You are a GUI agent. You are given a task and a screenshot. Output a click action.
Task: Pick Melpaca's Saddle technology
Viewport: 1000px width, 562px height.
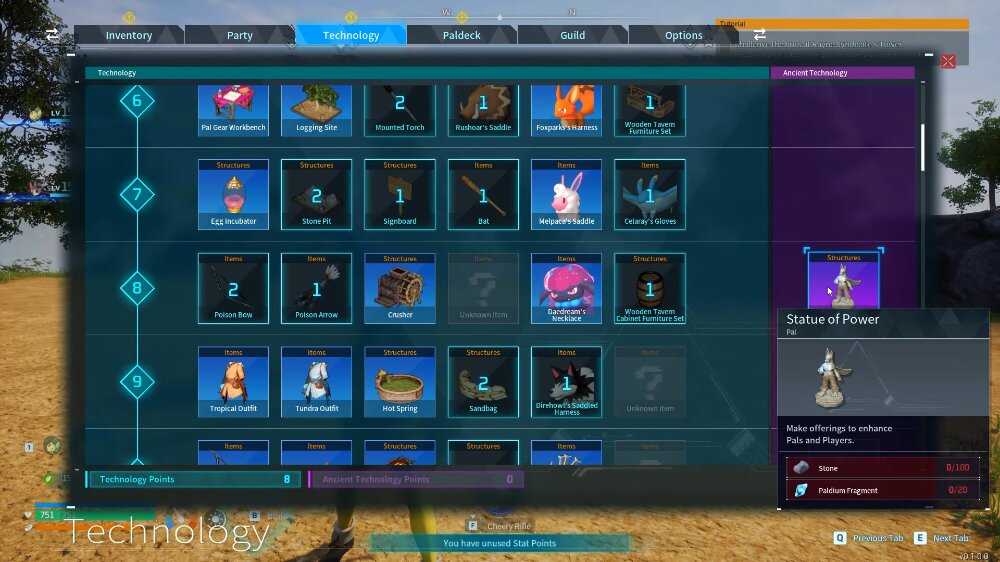pos(566,194)
